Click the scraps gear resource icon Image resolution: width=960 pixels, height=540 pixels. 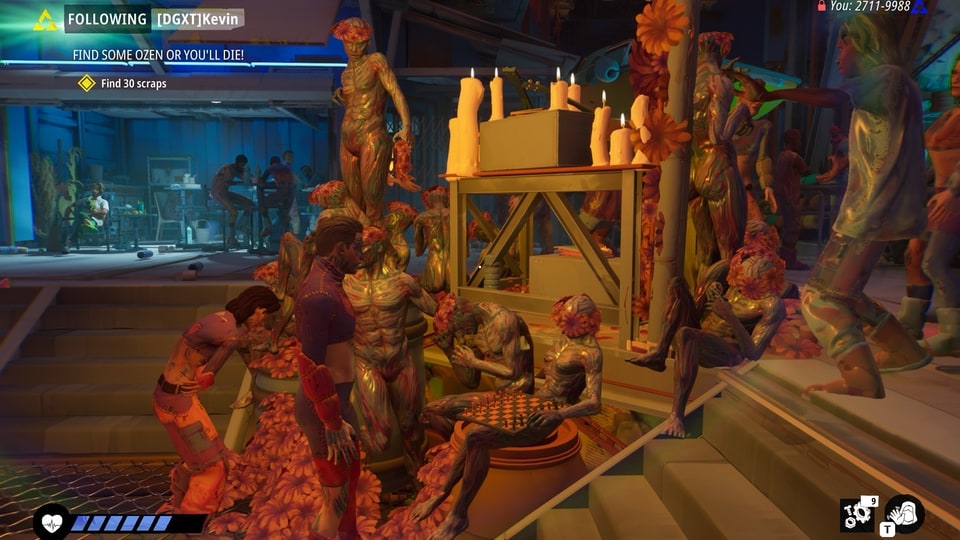[856, 515]
